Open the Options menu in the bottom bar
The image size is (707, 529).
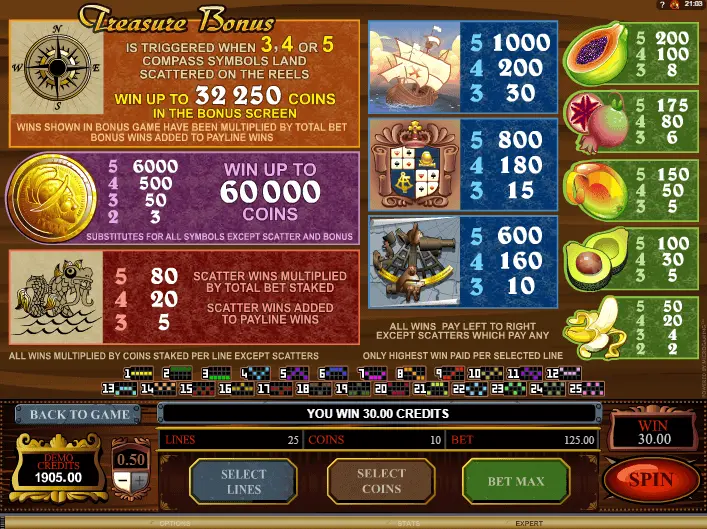pos(174,523)
